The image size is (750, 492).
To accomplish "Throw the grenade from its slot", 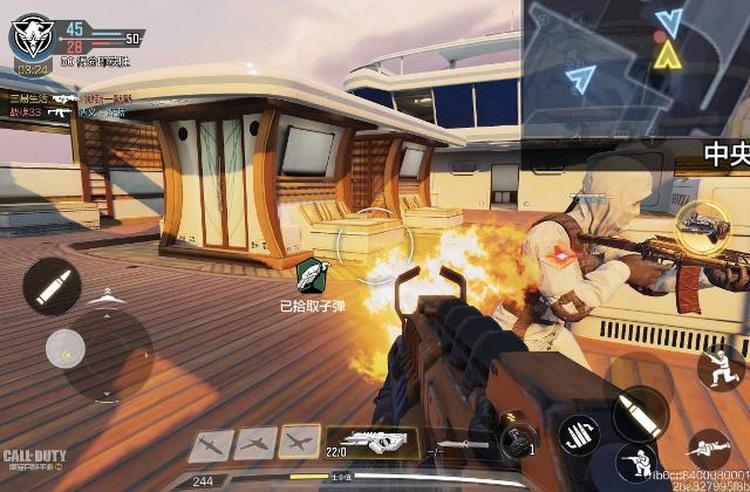I will (517, 438).
